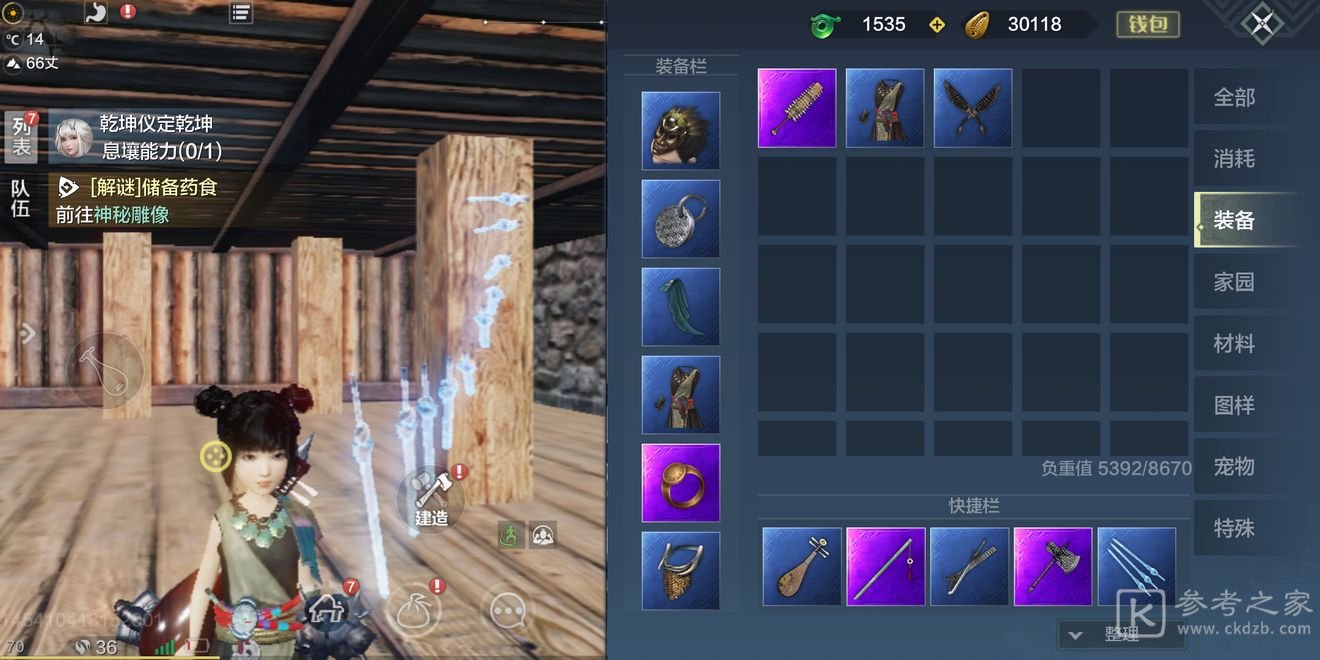
Task: Show the 材料 tab
Action: click(1234, 344)
